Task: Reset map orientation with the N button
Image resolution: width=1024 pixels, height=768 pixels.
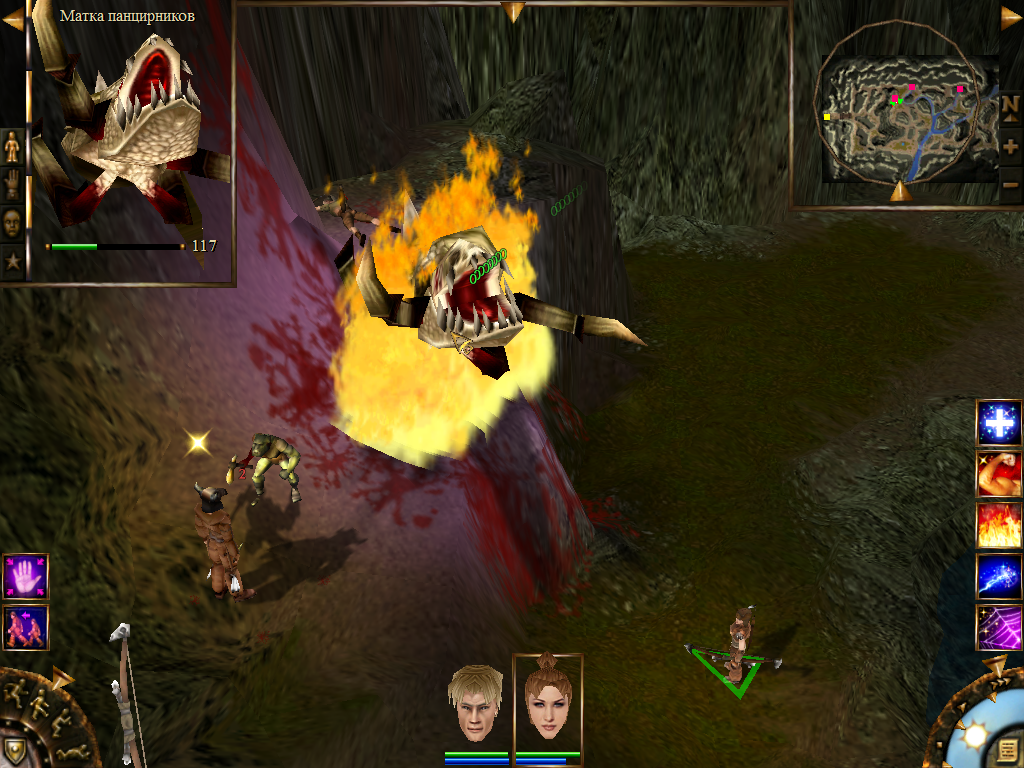Action: click(x=1010, y=105)
